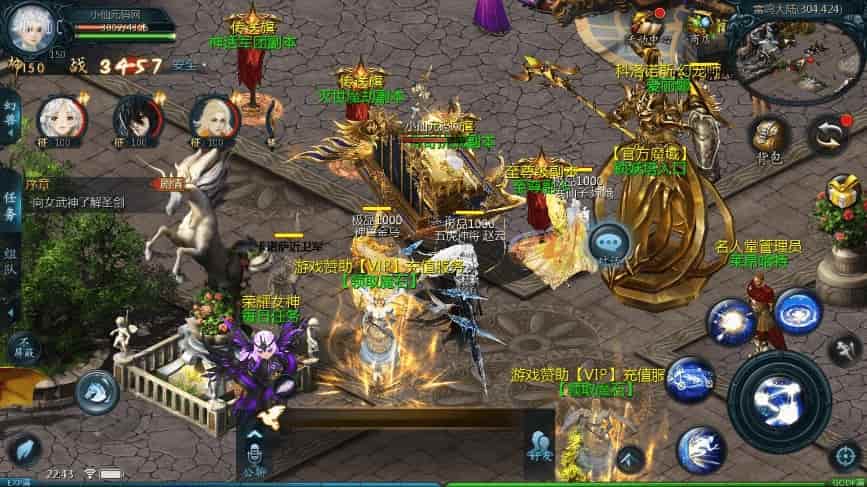
Task: Activate the blue whirlwind skill
Action: (797, 312)
